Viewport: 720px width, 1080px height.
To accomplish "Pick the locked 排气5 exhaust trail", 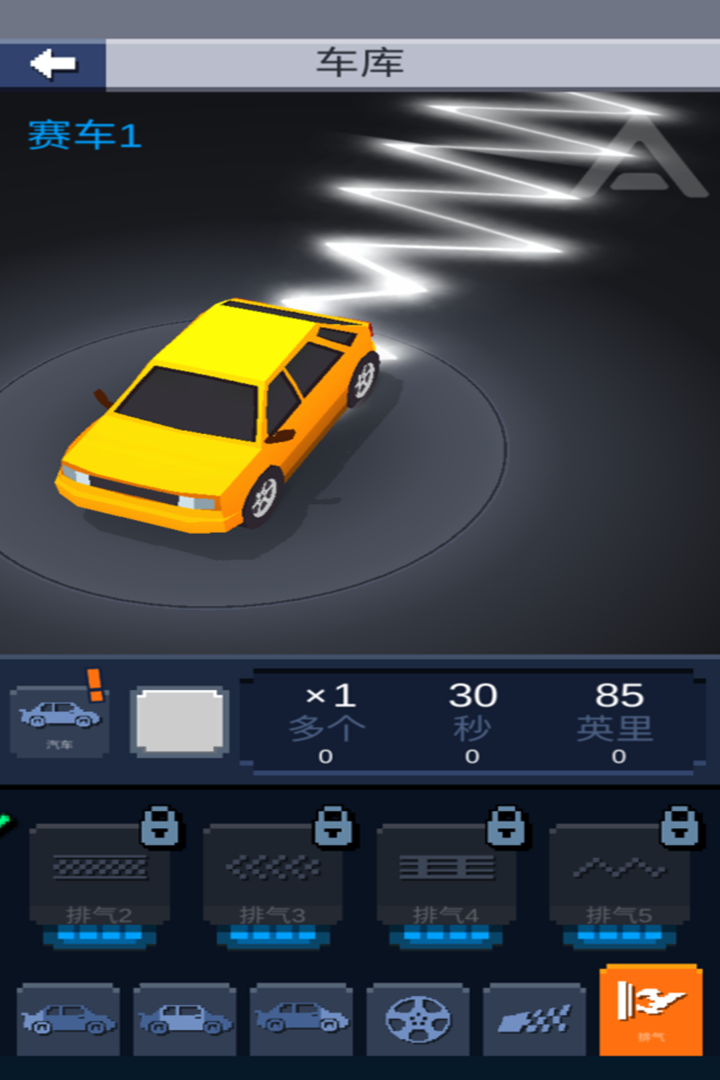I will coord(619,877).
